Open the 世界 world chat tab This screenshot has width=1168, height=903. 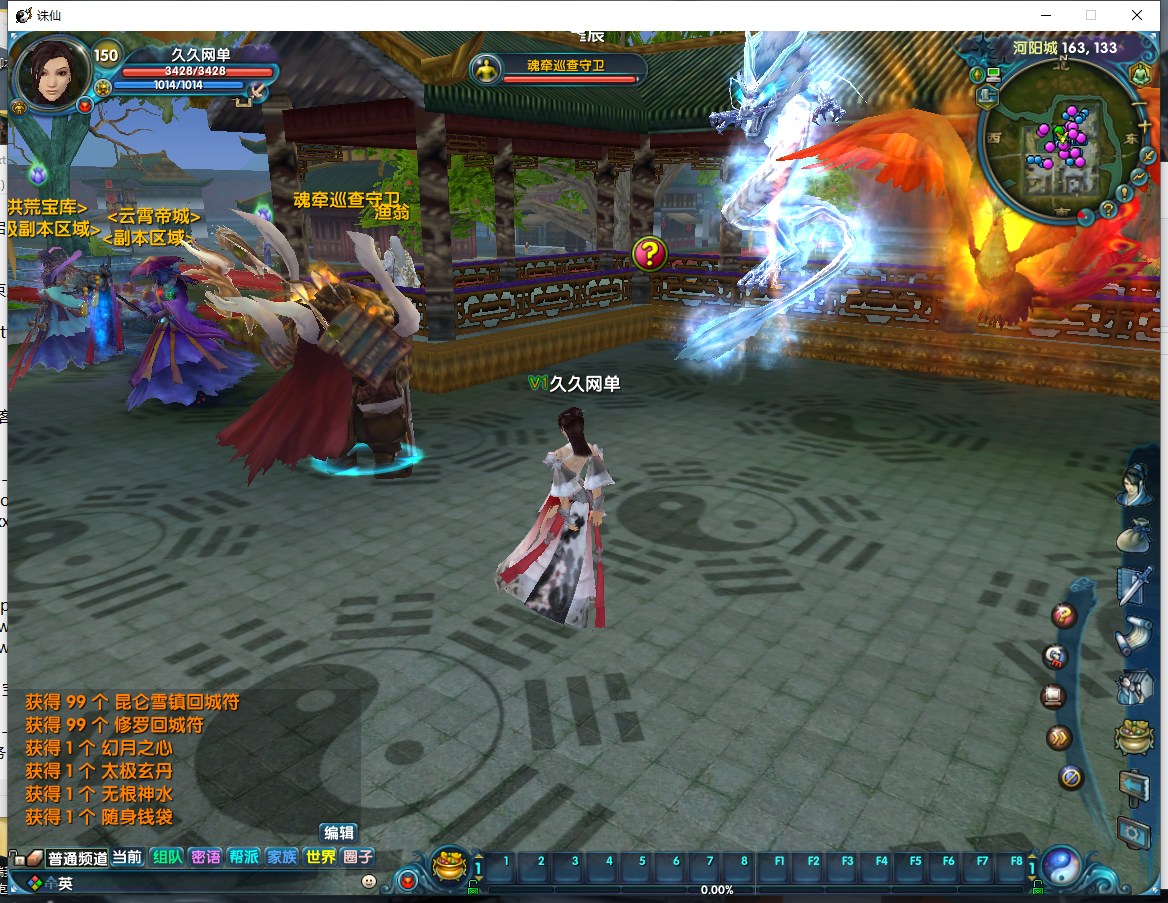320,857
